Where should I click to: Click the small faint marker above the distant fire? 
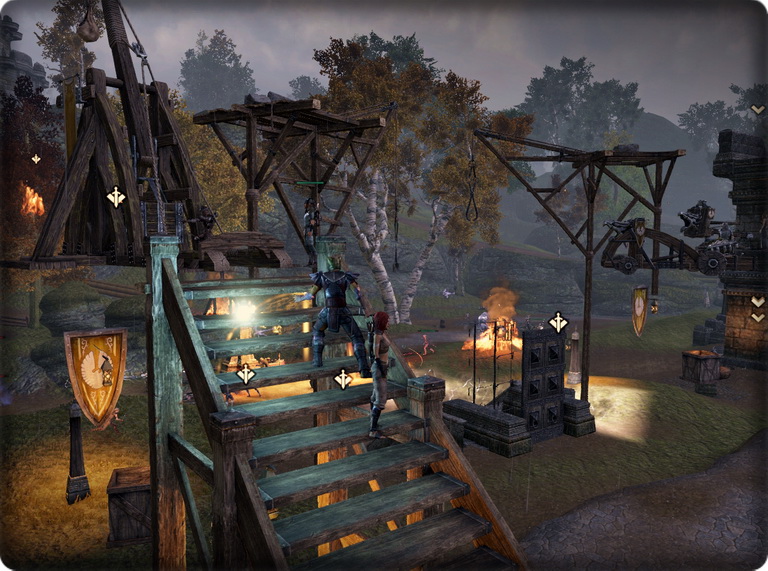(36, 159)
